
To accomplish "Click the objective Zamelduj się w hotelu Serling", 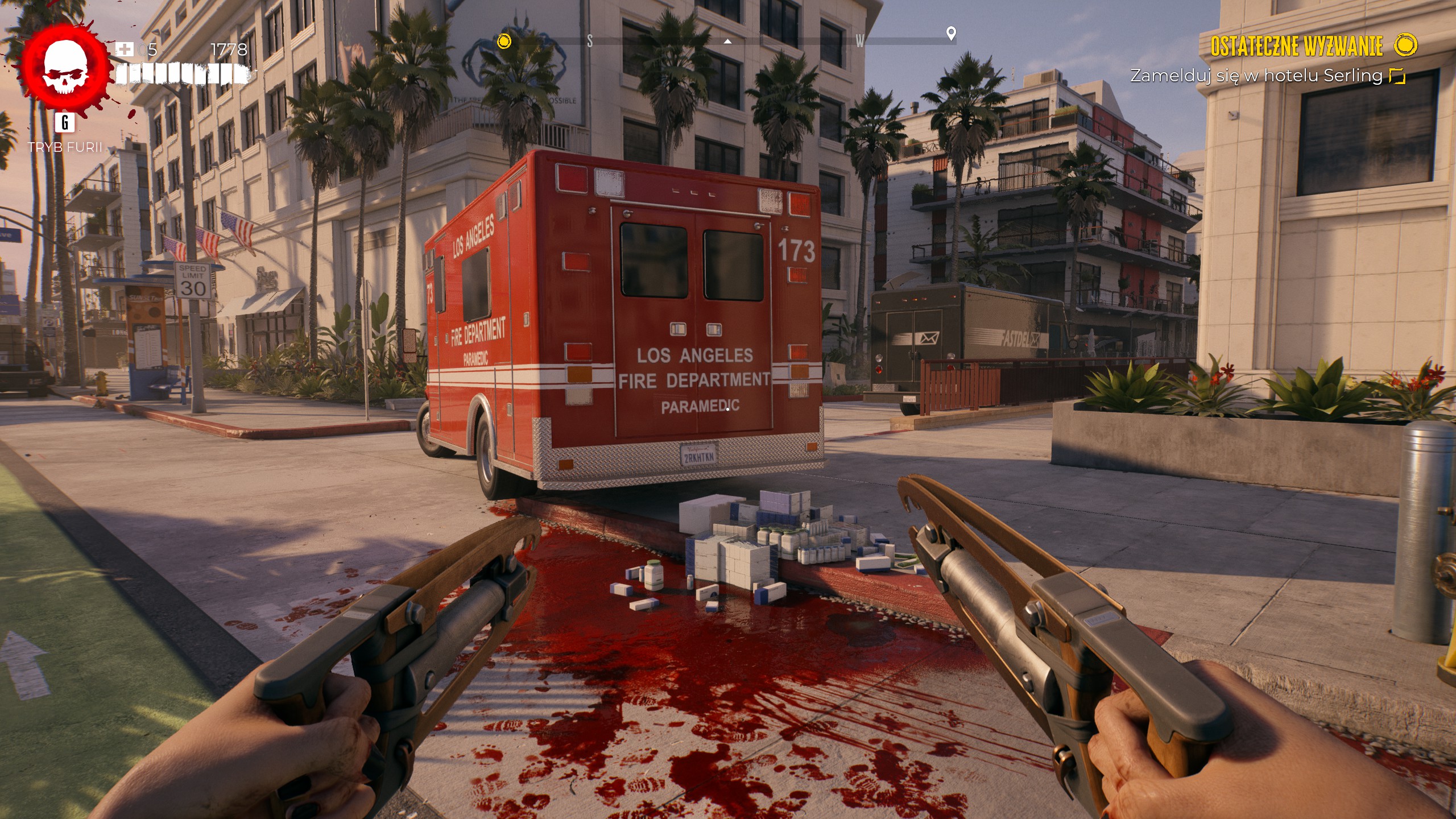I will pos(1256,76).
